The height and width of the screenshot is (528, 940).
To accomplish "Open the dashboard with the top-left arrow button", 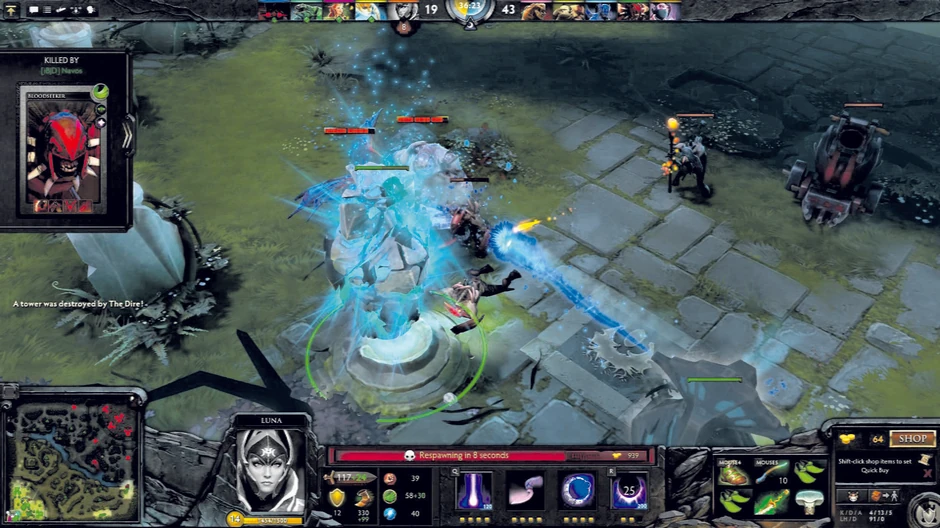I will click(9, 10).
